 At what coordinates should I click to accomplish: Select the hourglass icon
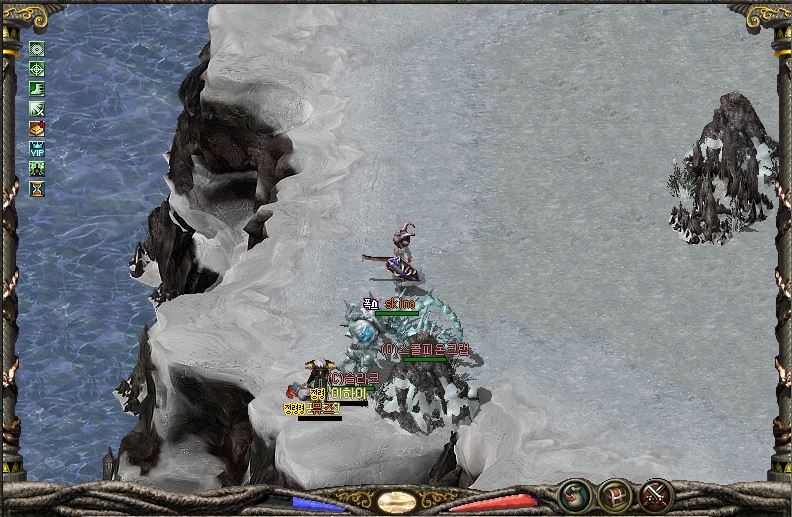click(x=37, y=188)
